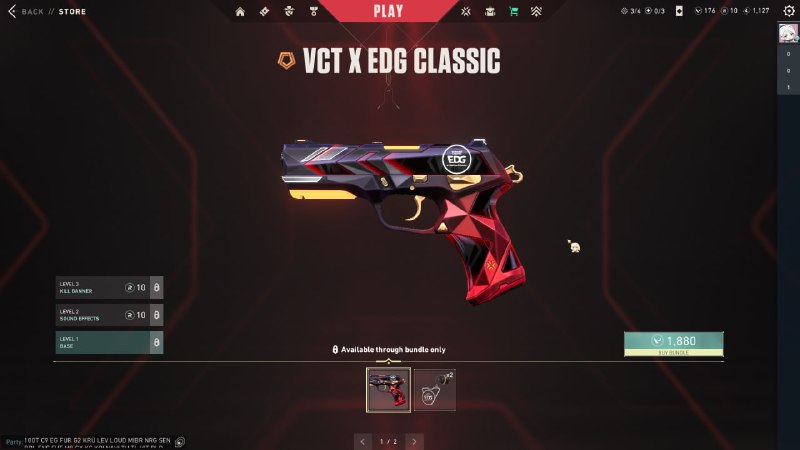Hit the red PLAY button

388,11
